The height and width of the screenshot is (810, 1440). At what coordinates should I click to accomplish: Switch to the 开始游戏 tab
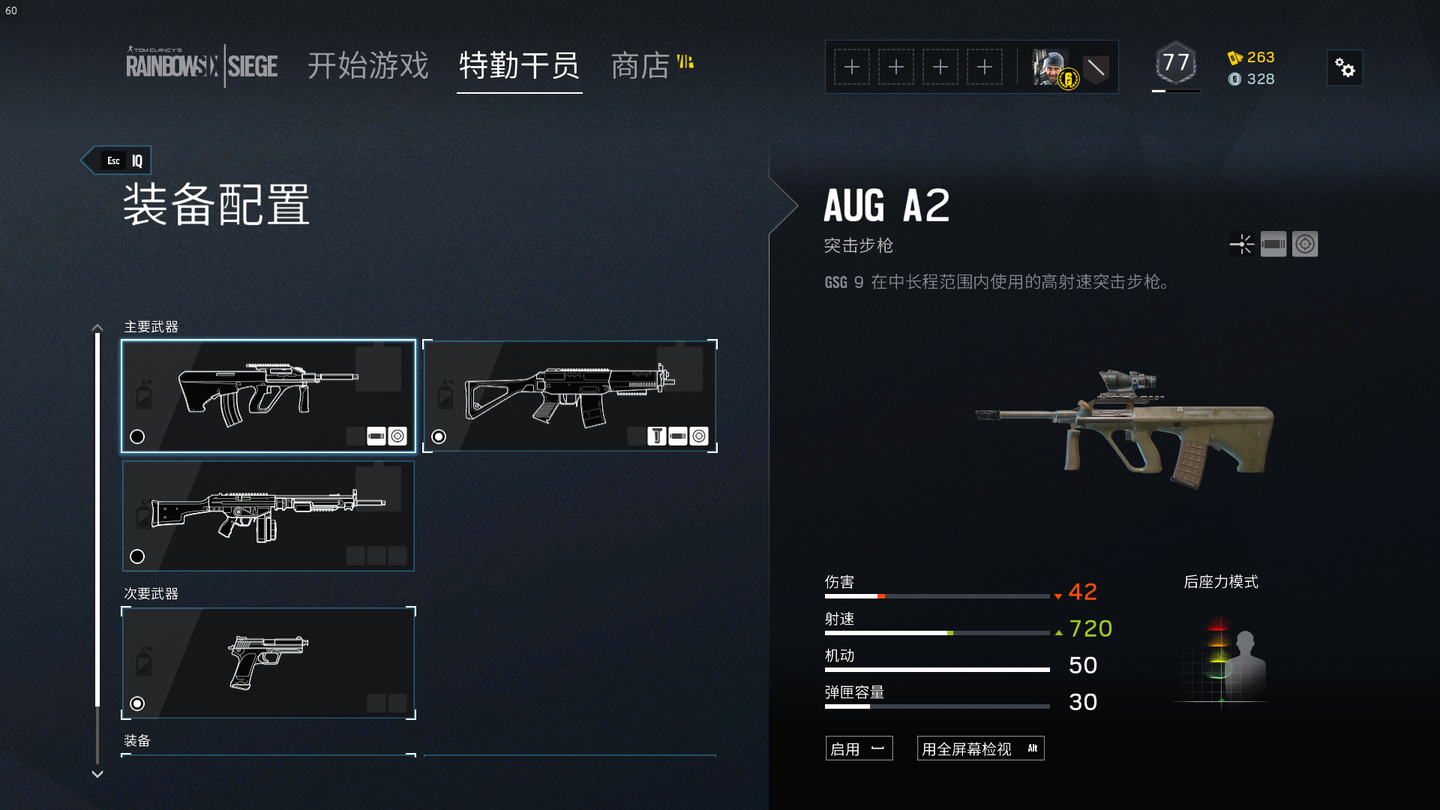[366, 66]
